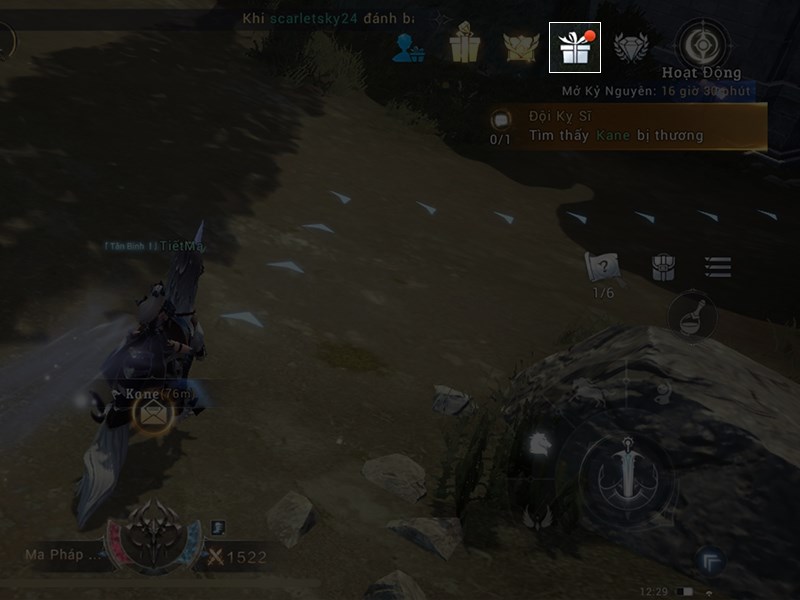The height and width of the screenshot is (600, 800).
Task: Open the quest scroll with question mark
Action: (x=603, y=267)
